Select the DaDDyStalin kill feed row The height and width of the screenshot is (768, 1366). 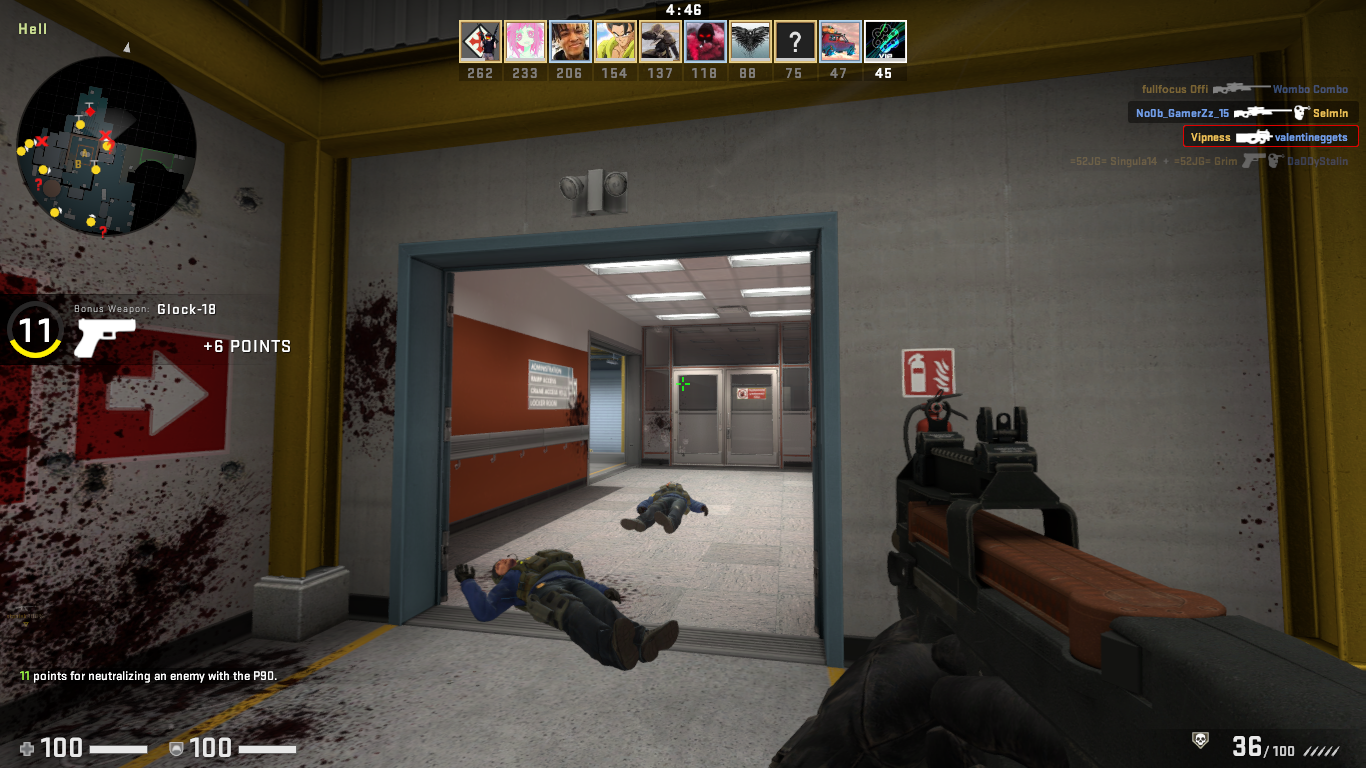(x=1208, y=161)
